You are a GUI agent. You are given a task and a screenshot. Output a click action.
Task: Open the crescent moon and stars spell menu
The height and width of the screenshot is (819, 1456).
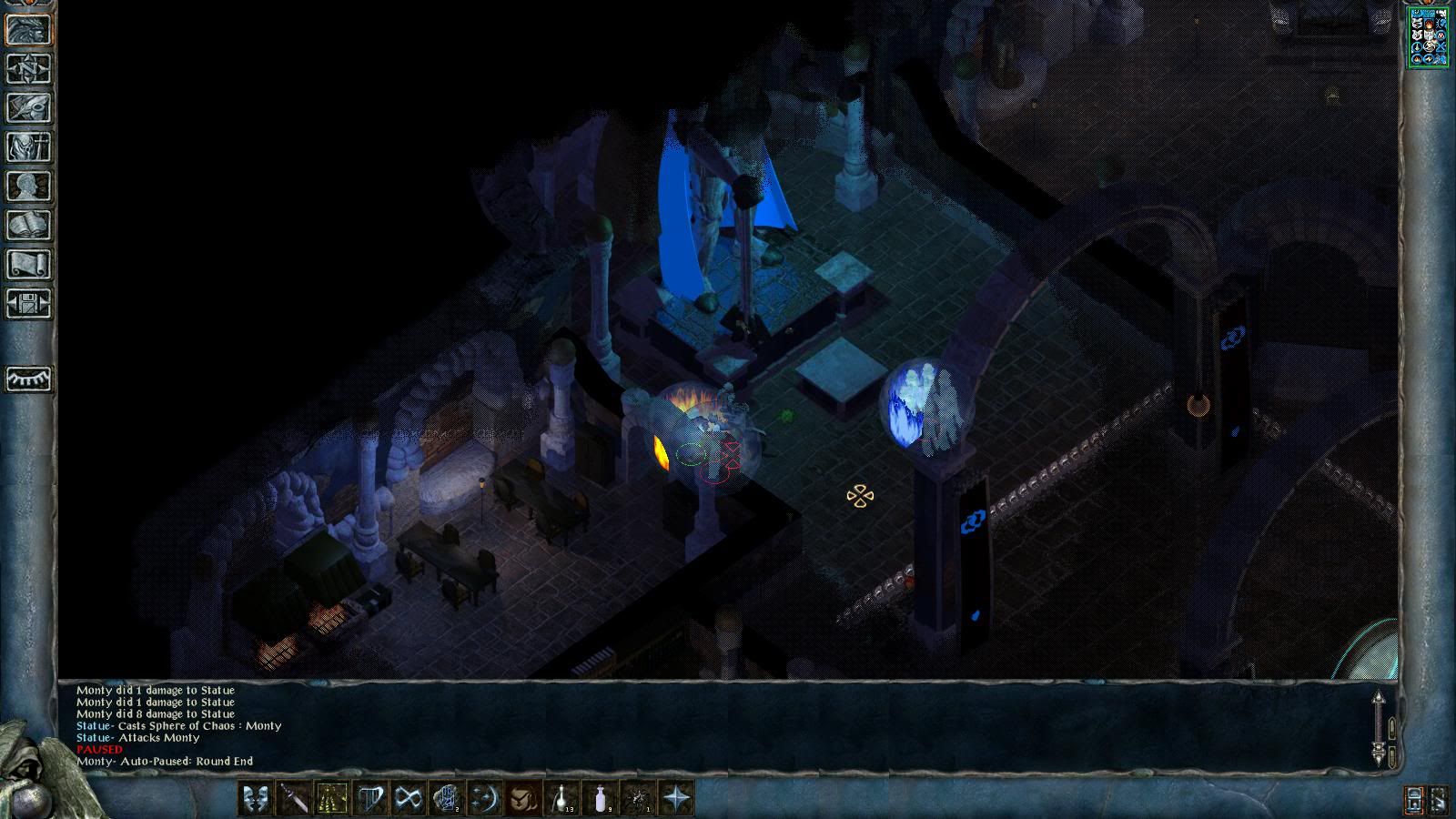[485, 798]
